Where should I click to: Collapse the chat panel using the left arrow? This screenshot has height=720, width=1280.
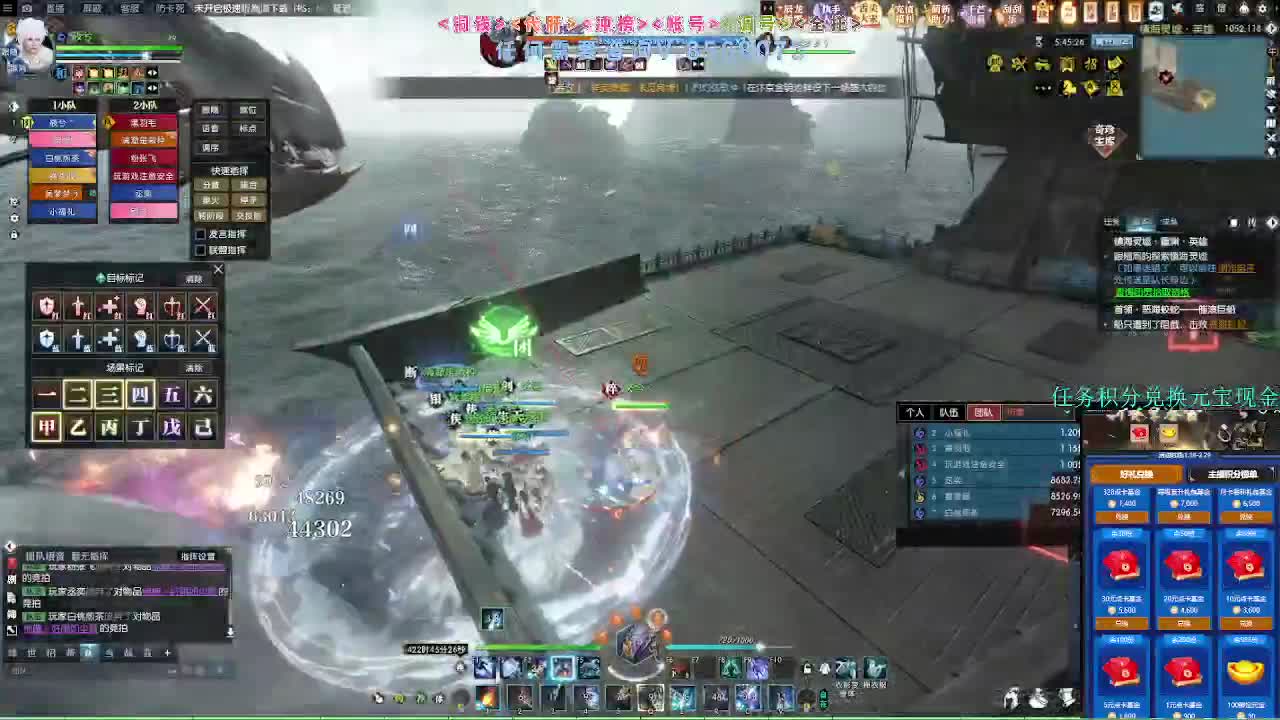tap(10, 544)
